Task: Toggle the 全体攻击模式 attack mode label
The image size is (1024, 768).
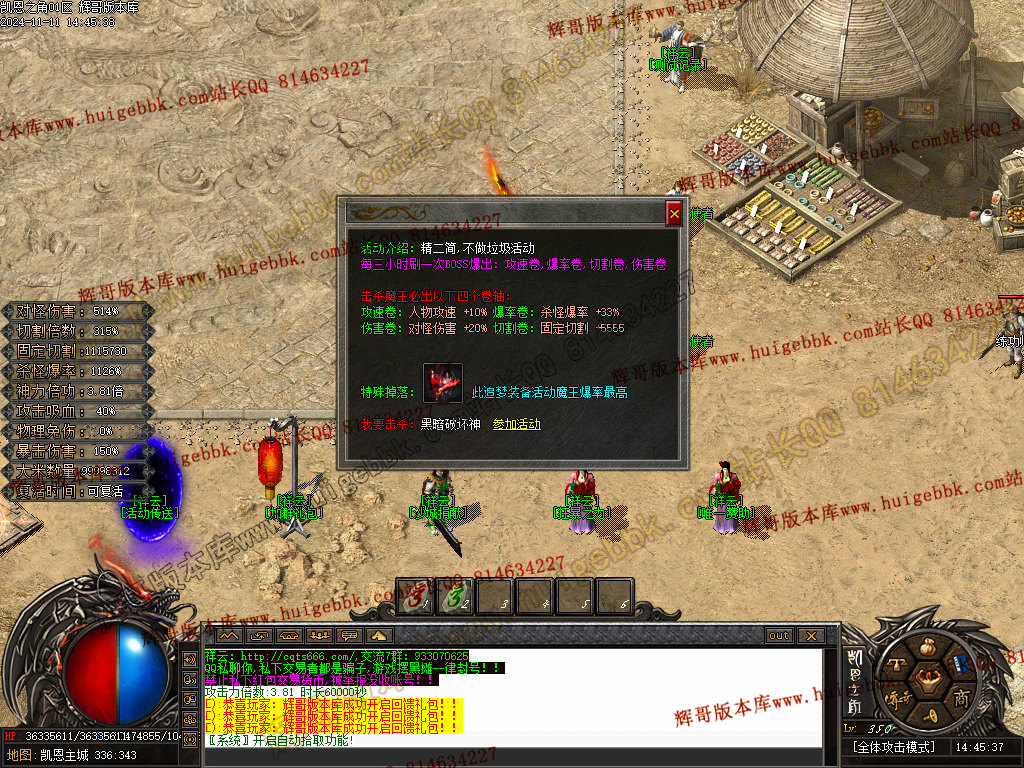Action: click(894, 747)
